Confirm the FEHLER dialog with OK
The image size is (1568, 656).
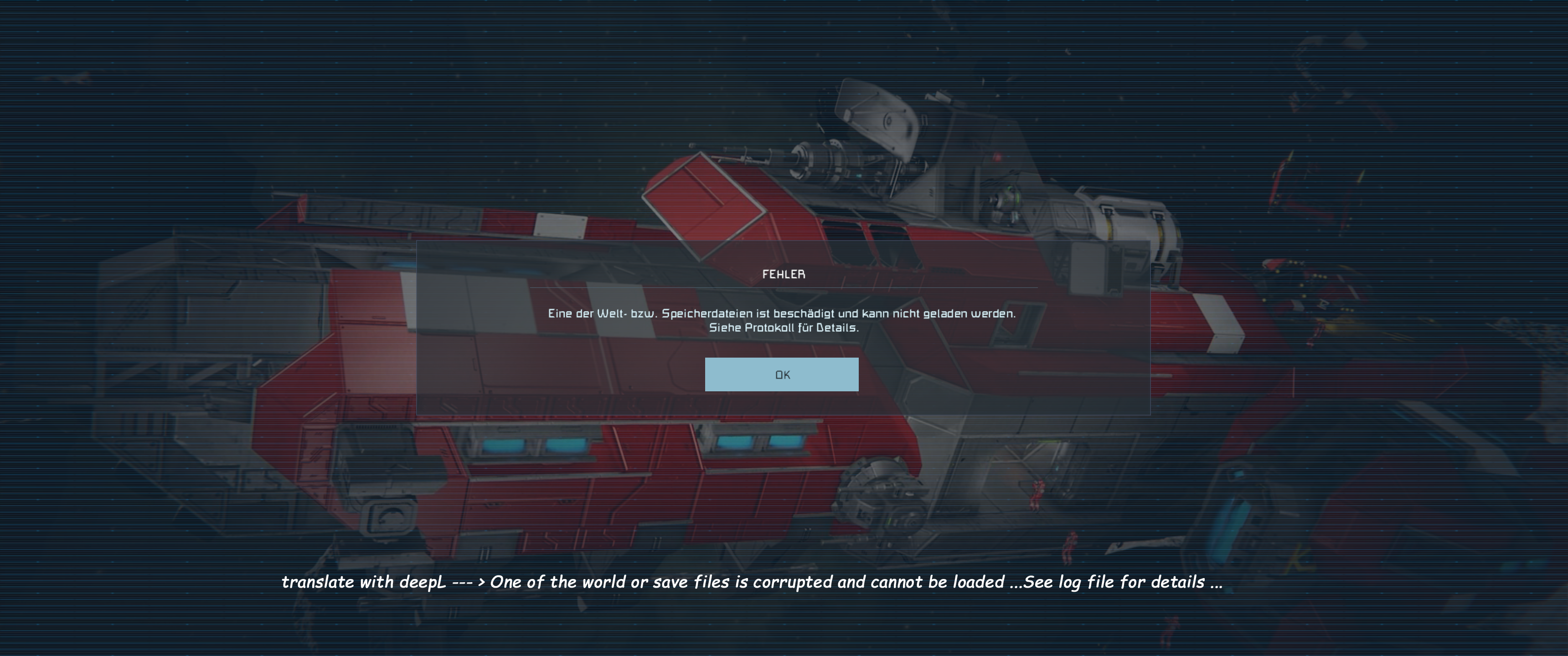pyautogui.click(x=782, y=374)
